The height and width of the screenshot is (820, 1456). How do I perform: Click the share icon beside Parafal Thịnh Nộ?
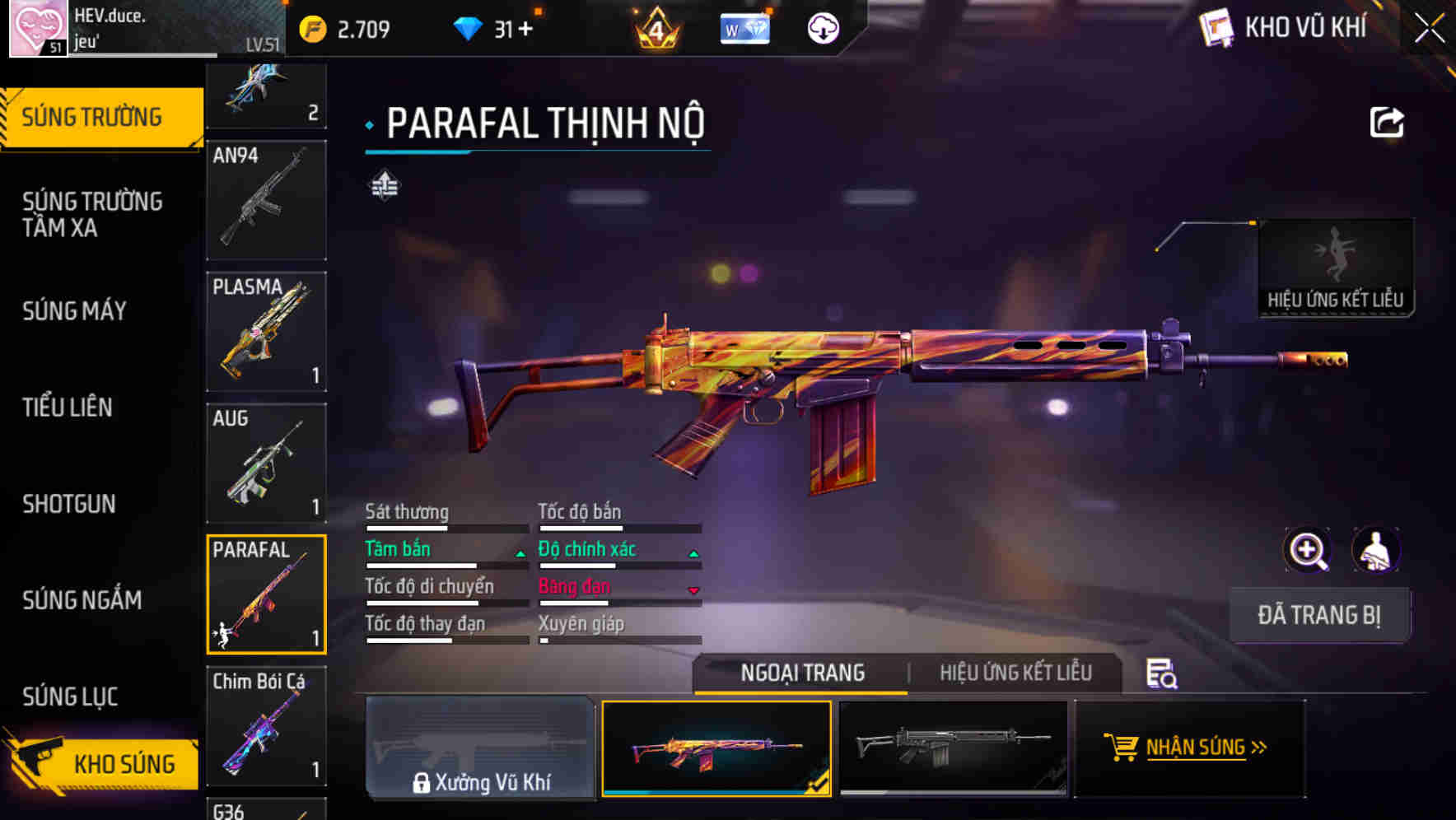tap(1387, 121)
